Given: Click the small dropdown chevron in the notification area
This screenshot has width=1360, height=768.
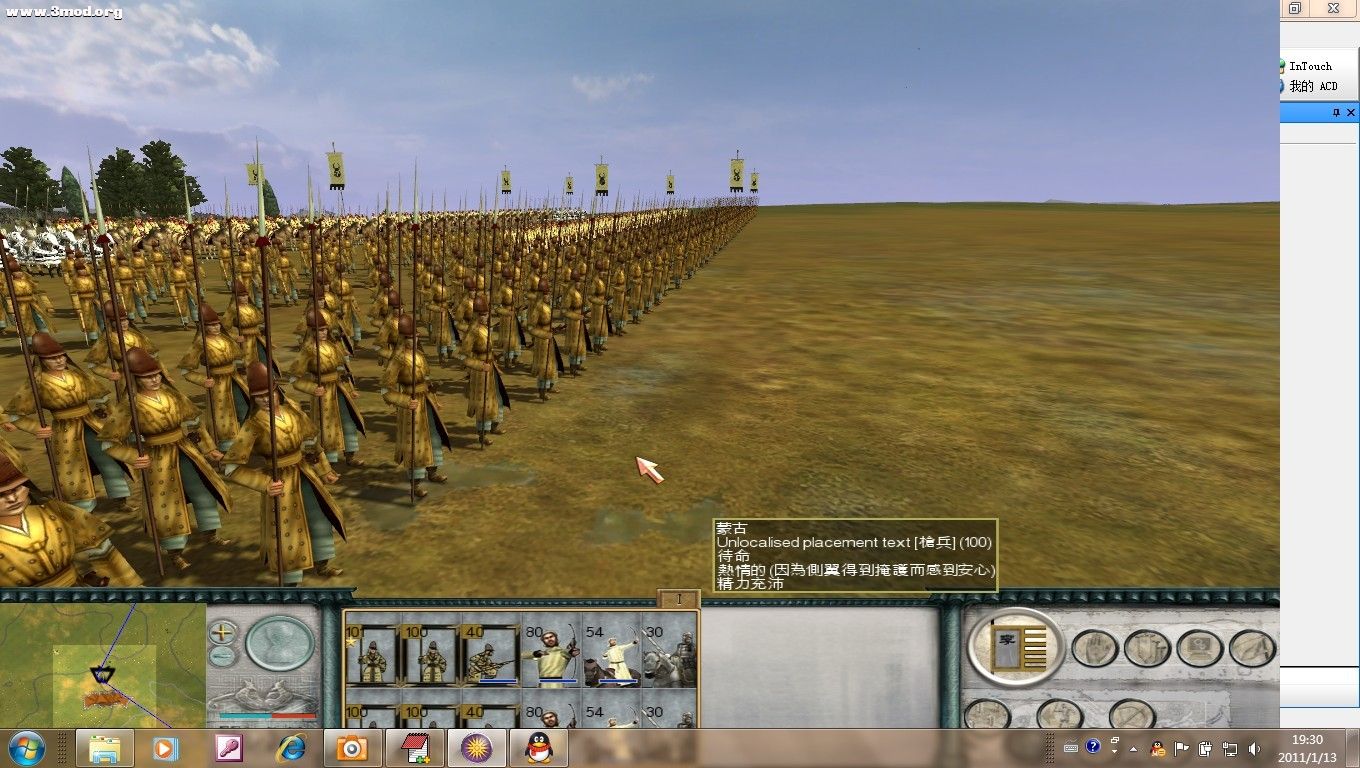Looking at the screenshot, I should (1114, 751).
